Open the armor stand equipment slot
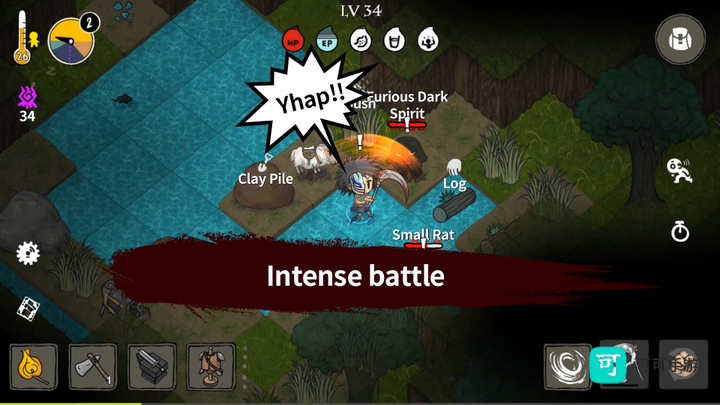The height and width of the screenshot is (405, 720). pos(211,367)
